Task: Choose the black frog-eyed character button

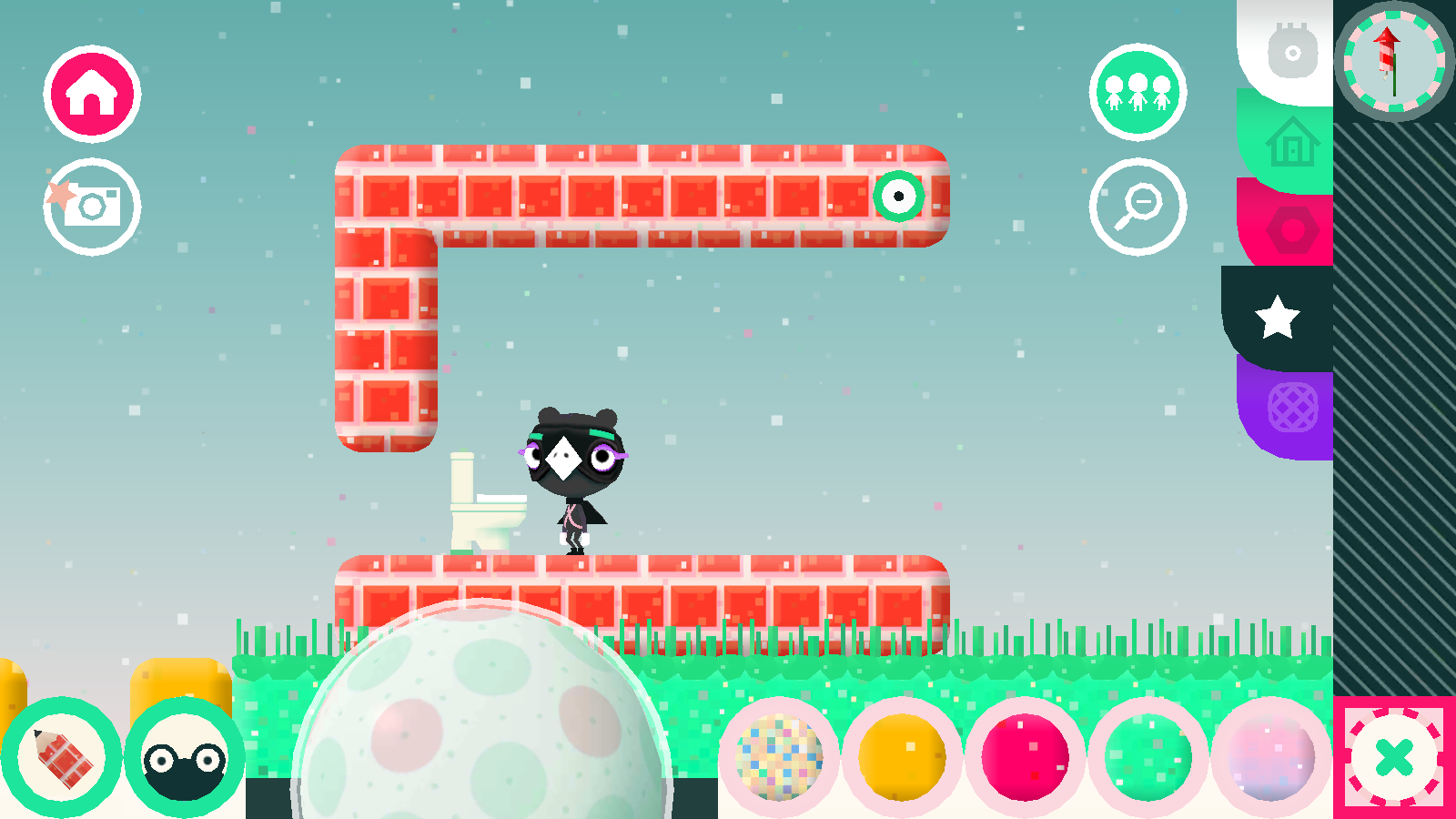Action: pyautogui.click(x=184, y=757)
